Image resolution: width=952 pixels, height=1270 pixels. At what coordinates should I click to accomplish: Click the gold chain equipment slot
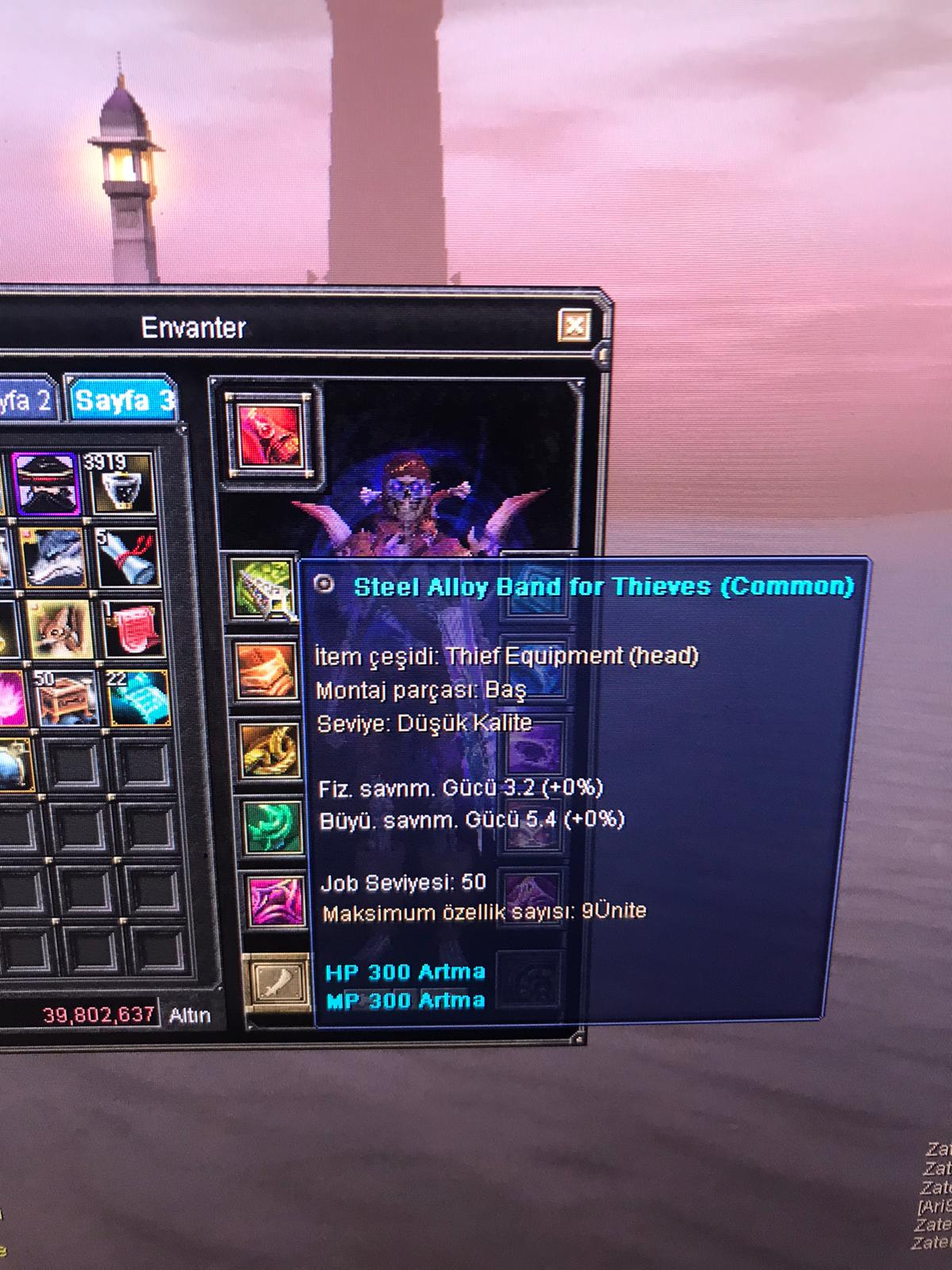tap(270, 750)
